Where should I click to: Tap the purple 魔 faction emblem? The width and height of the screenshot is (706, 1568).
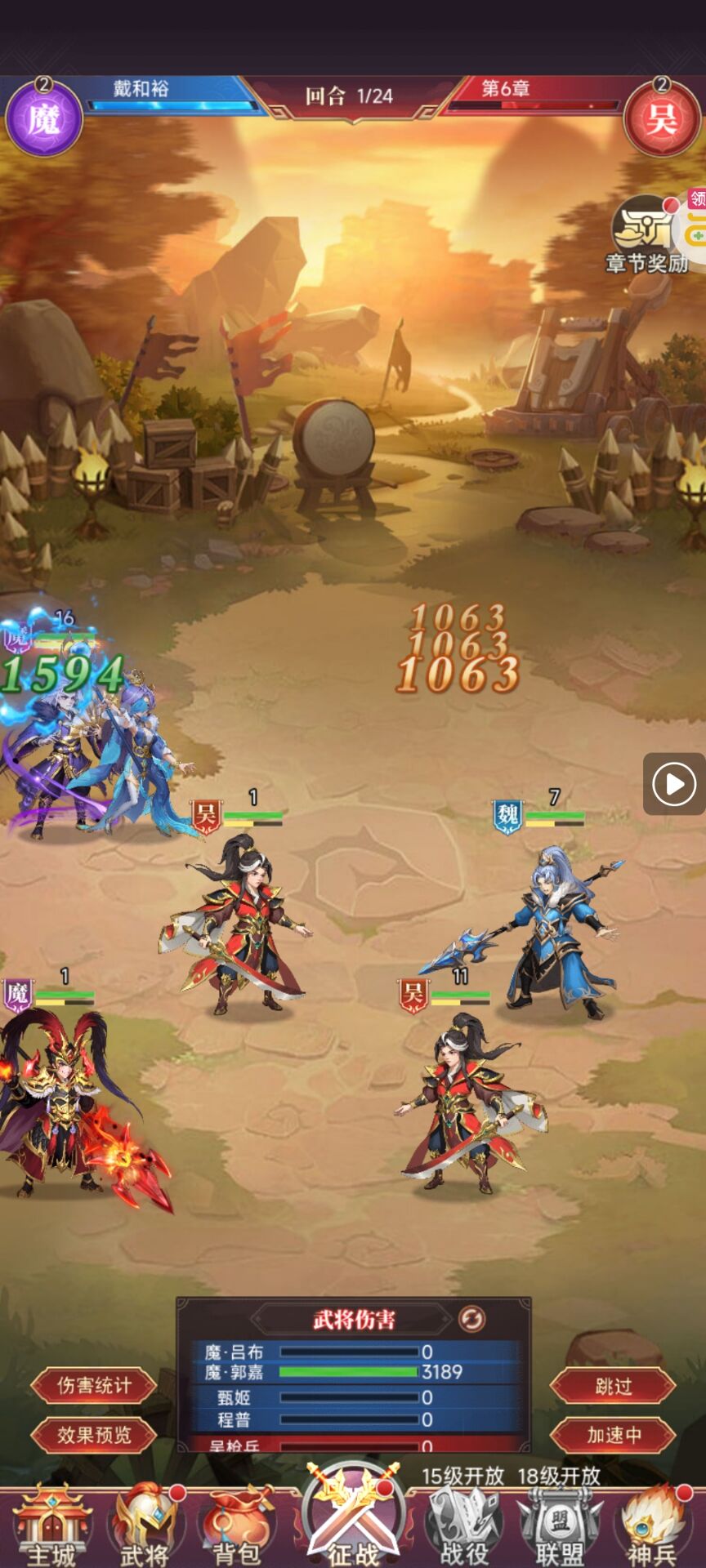[x=44, y=119]
